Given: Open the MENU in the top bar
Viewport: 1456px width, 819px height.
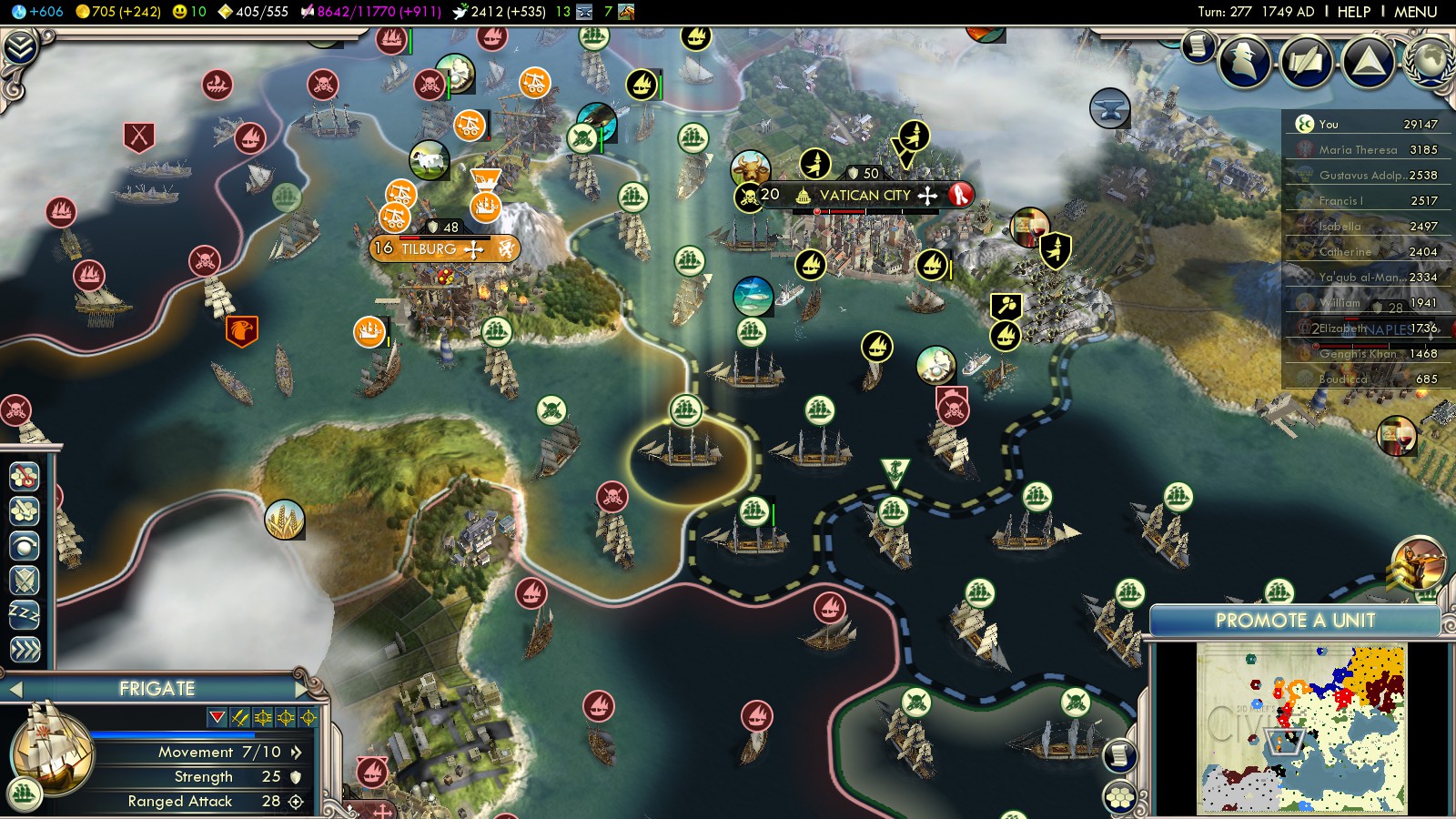Looking at the screenshot, I should pos(1415,12).
